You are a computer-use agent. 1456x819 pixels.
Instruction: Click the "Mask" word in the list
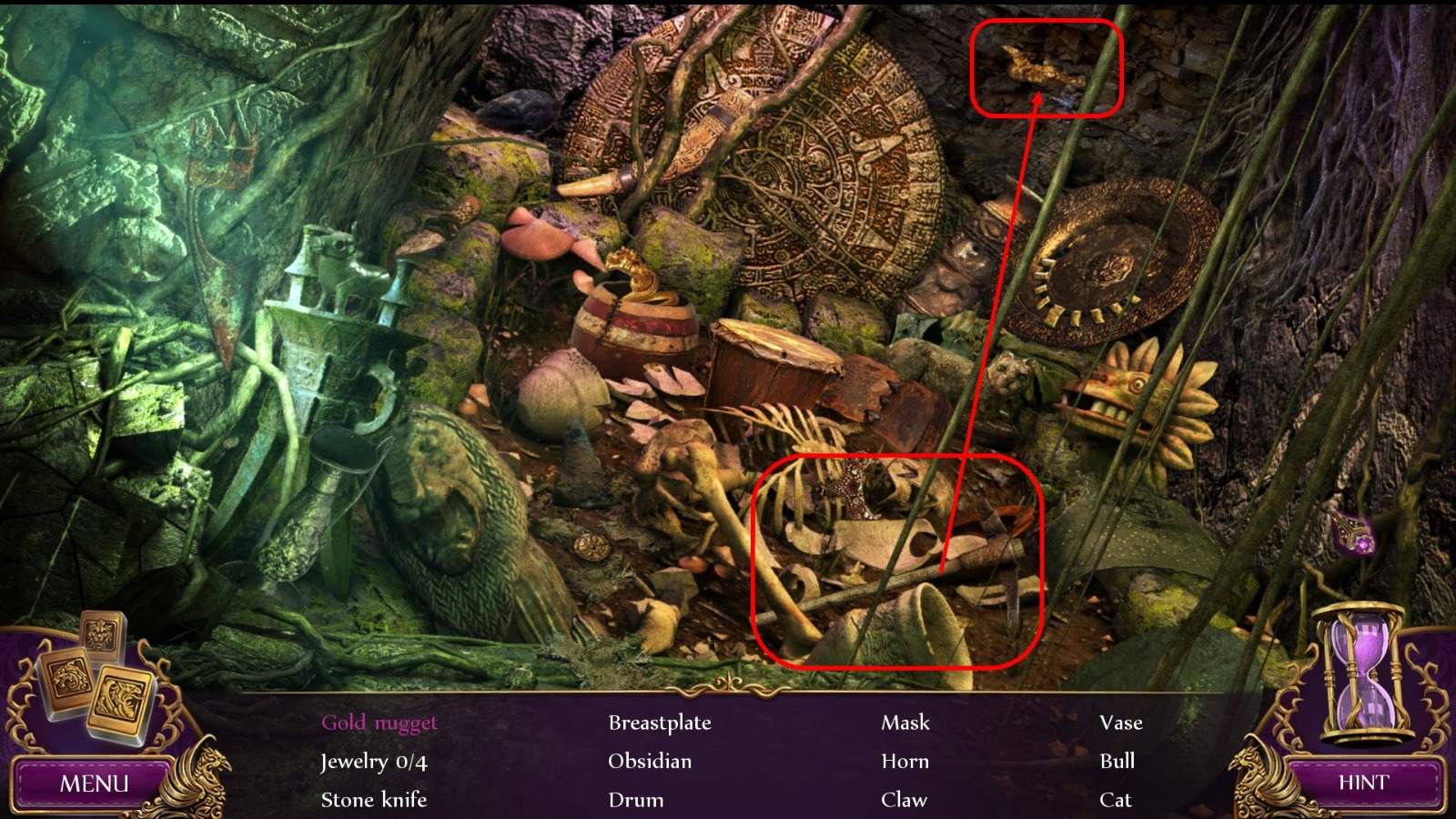[x=905, y=723]
